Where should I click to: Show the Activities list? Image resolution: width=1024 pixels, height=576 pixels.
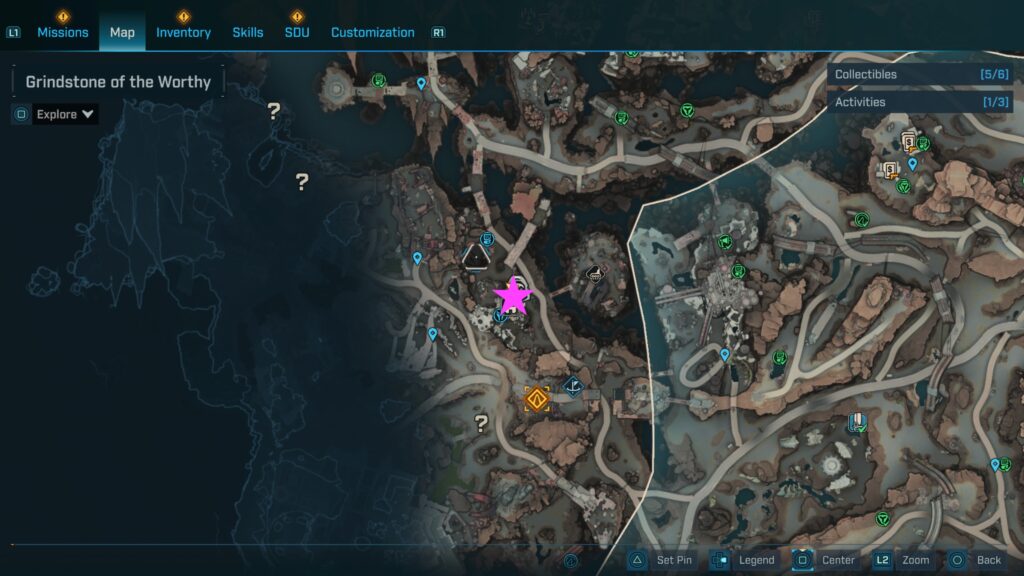pyautogui.click(x=920, y=102)
